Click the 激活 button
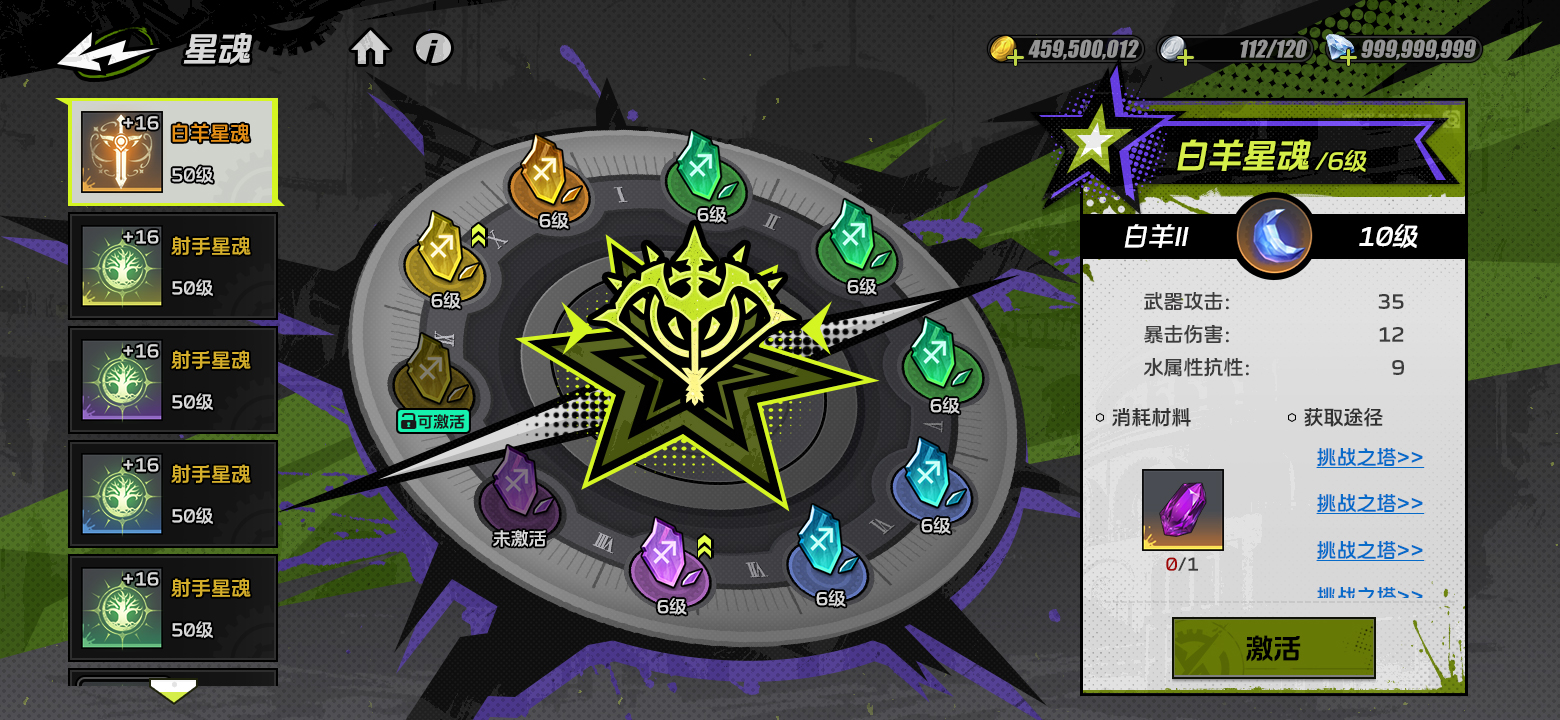 [x=1273, y=648]
